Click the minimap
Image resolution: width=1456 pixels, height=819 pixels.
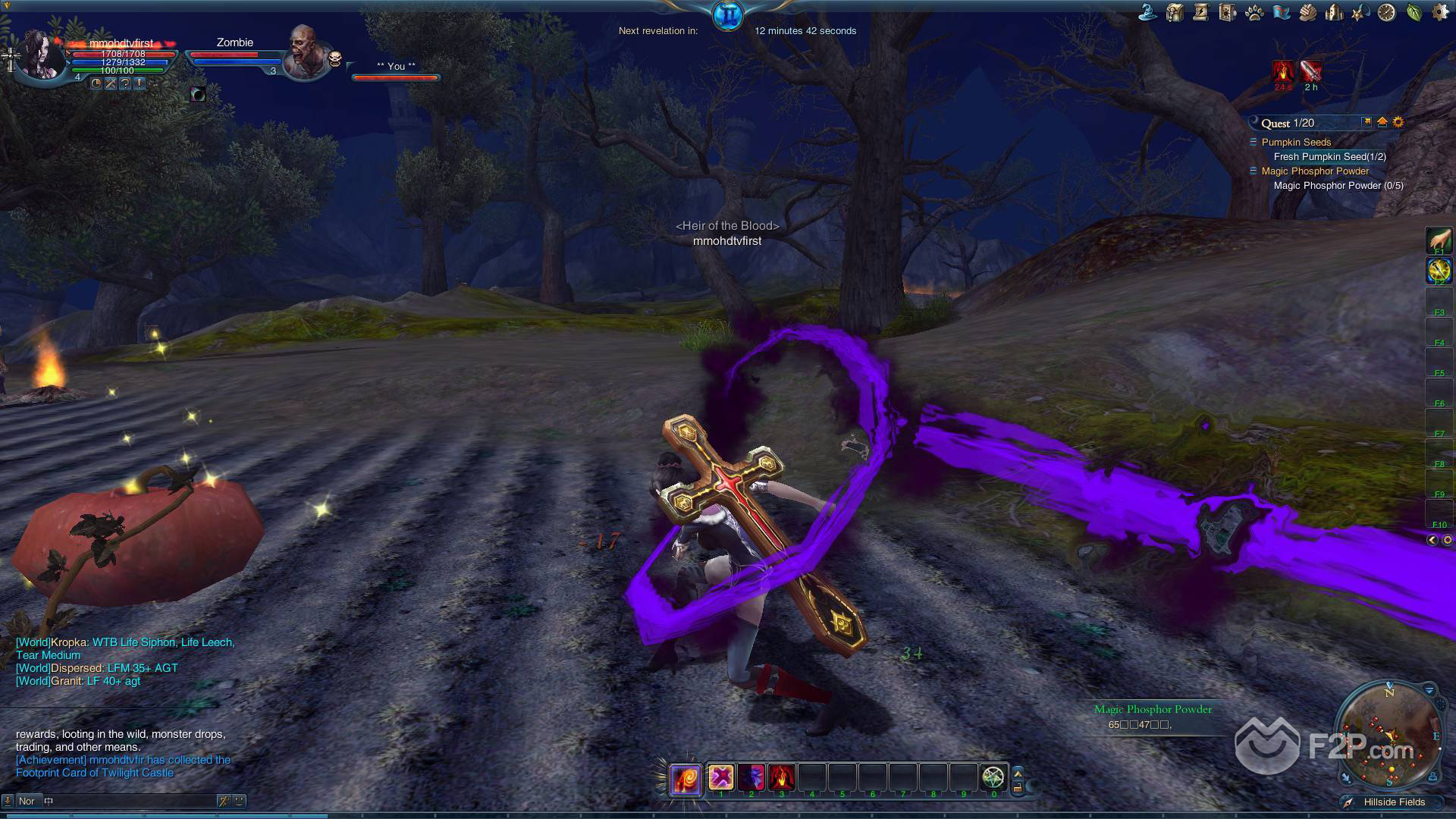click(x=1389, y=736)
